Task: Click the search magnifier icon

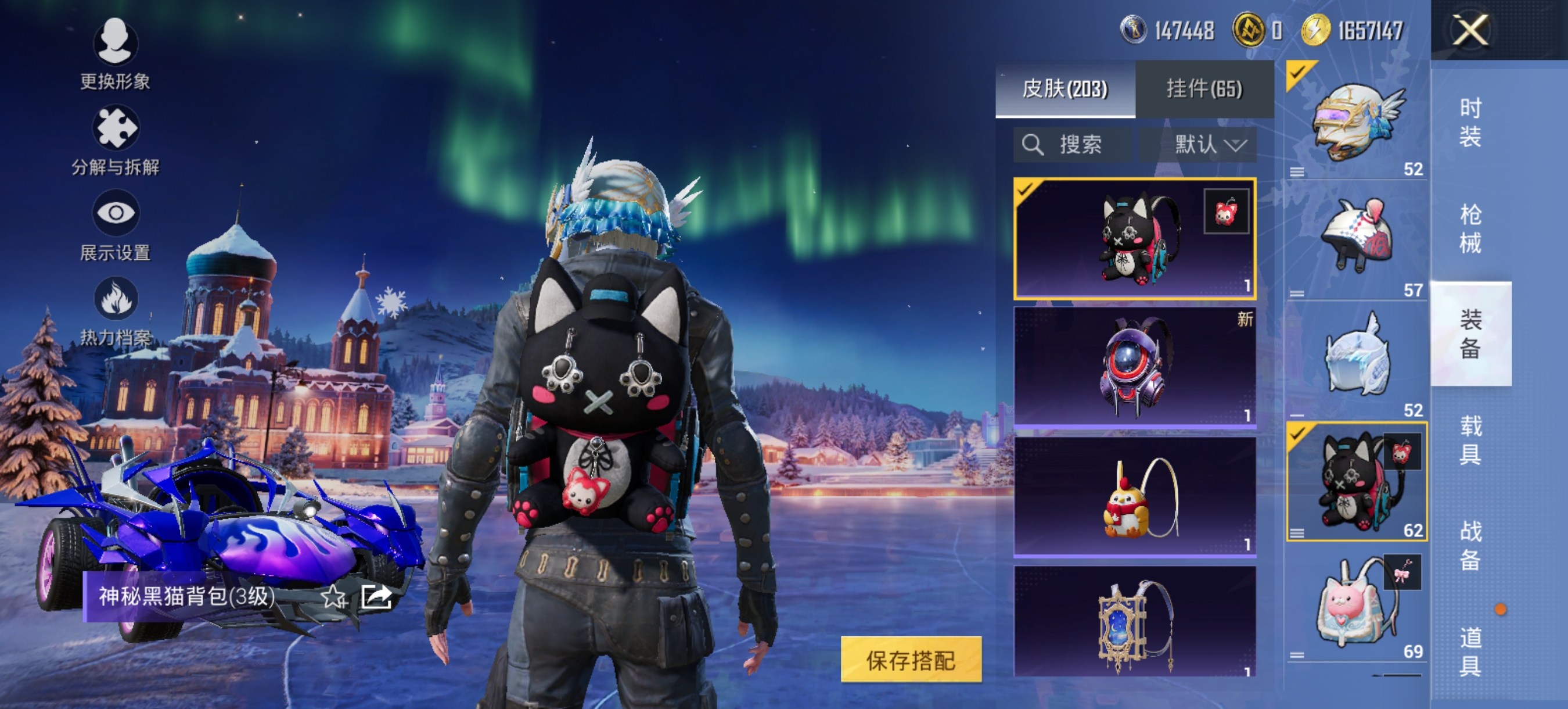Action: (1034, 145)
